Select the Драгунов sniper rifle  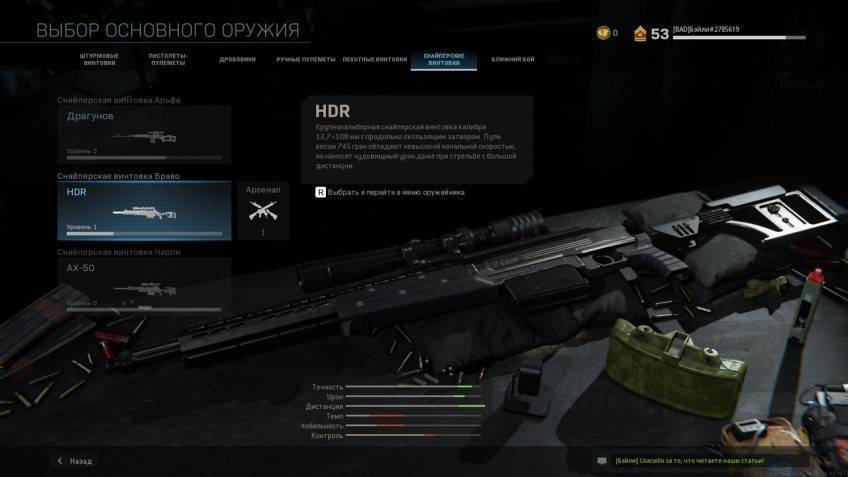click(144, 135)
